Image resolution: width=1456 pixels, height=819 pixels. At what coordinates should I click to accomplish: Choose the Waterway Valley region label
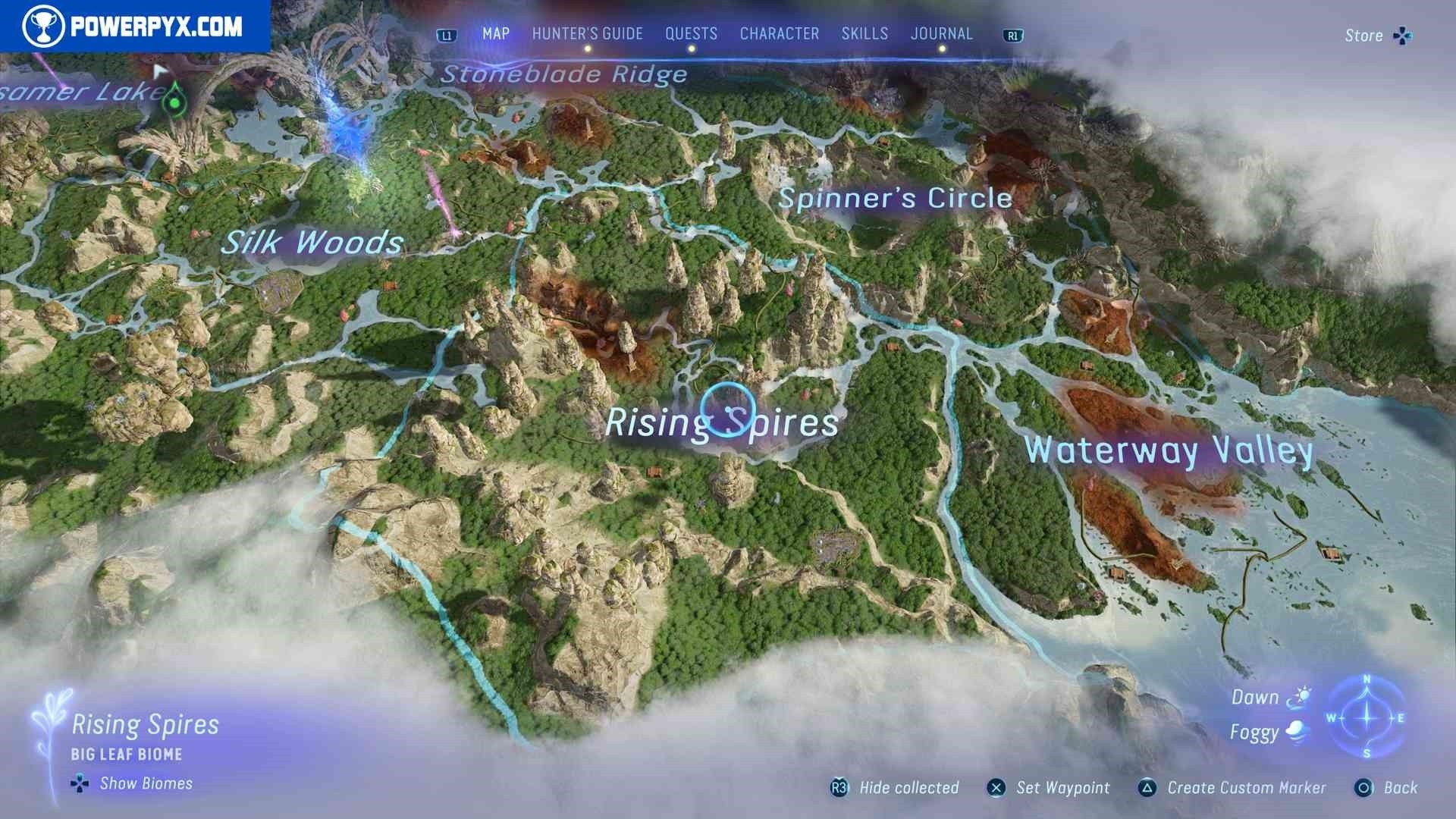(x=1168, y=450)
